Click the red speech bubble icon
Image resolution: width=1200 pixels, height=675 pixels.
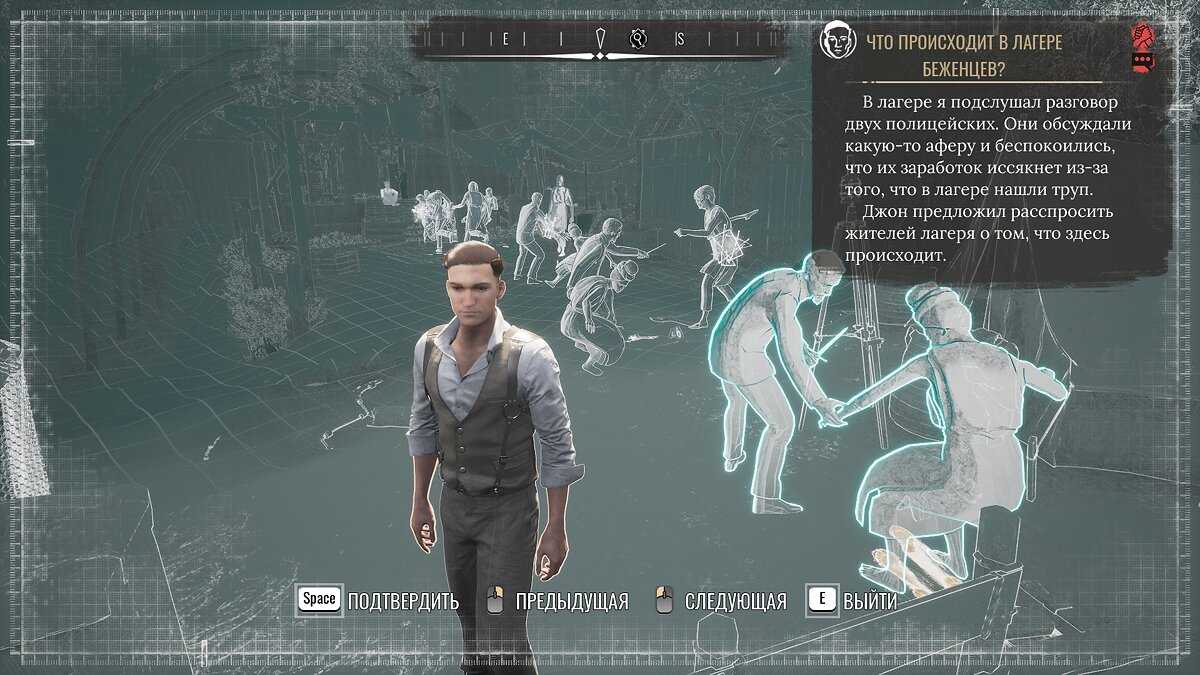pyautogui.click(x=1140, y=61)
